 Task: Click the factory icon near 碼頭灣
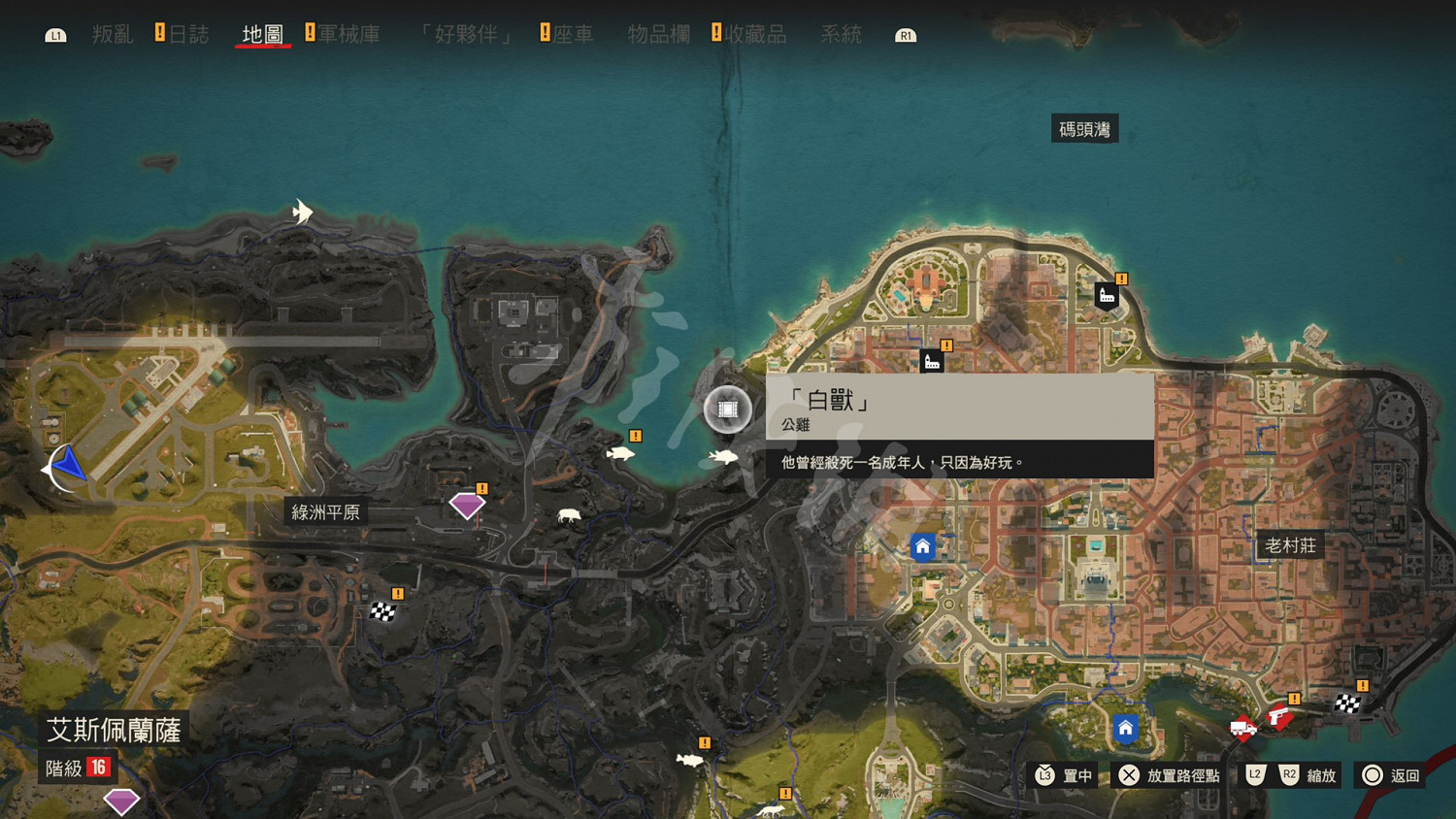1107,295
